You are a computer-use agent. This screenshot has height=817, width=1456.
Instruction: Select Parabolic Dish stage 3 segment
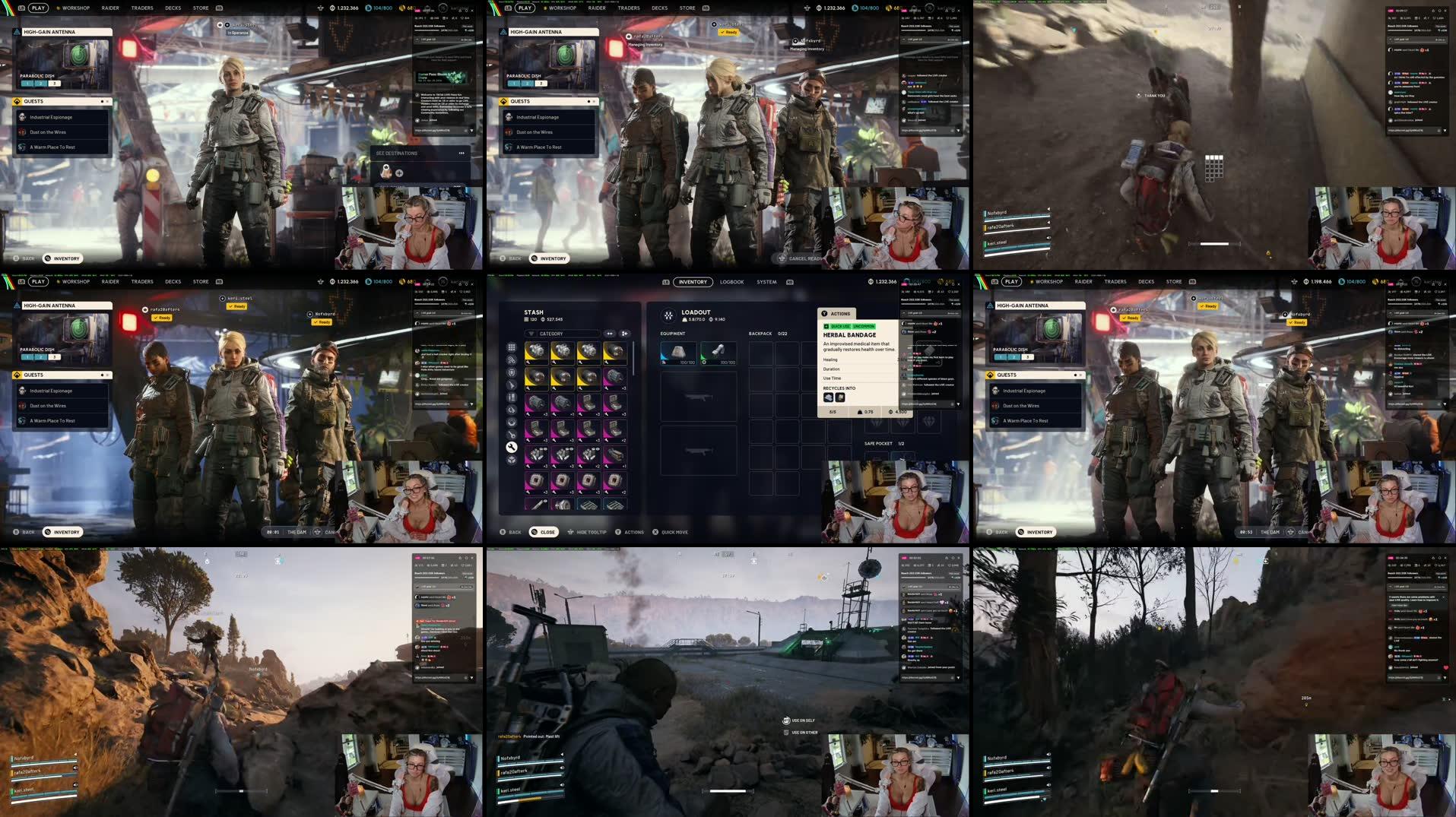(x=54, y=83)
